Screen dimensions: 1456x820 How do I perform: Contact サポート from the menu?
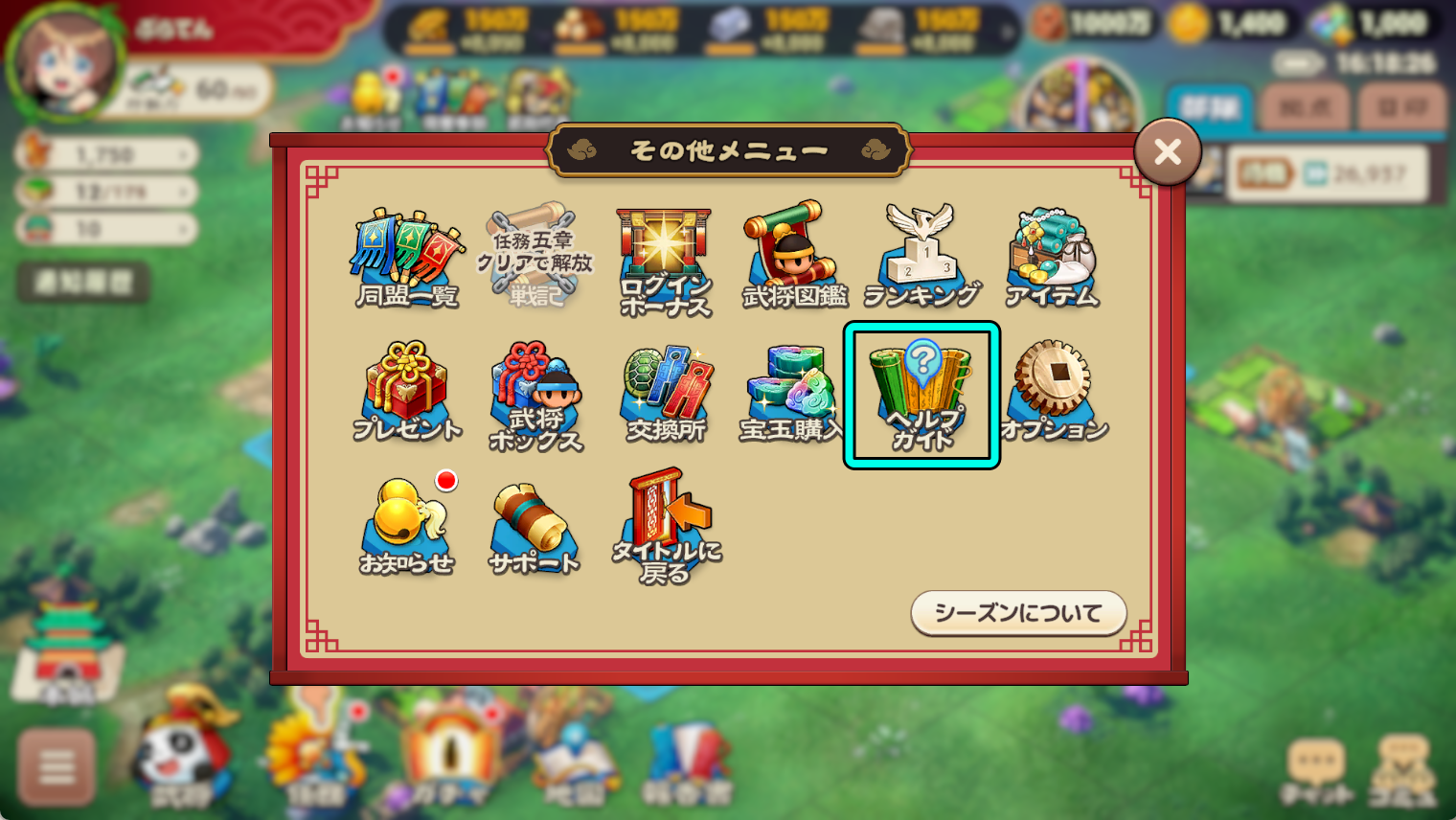click(535, 522)
